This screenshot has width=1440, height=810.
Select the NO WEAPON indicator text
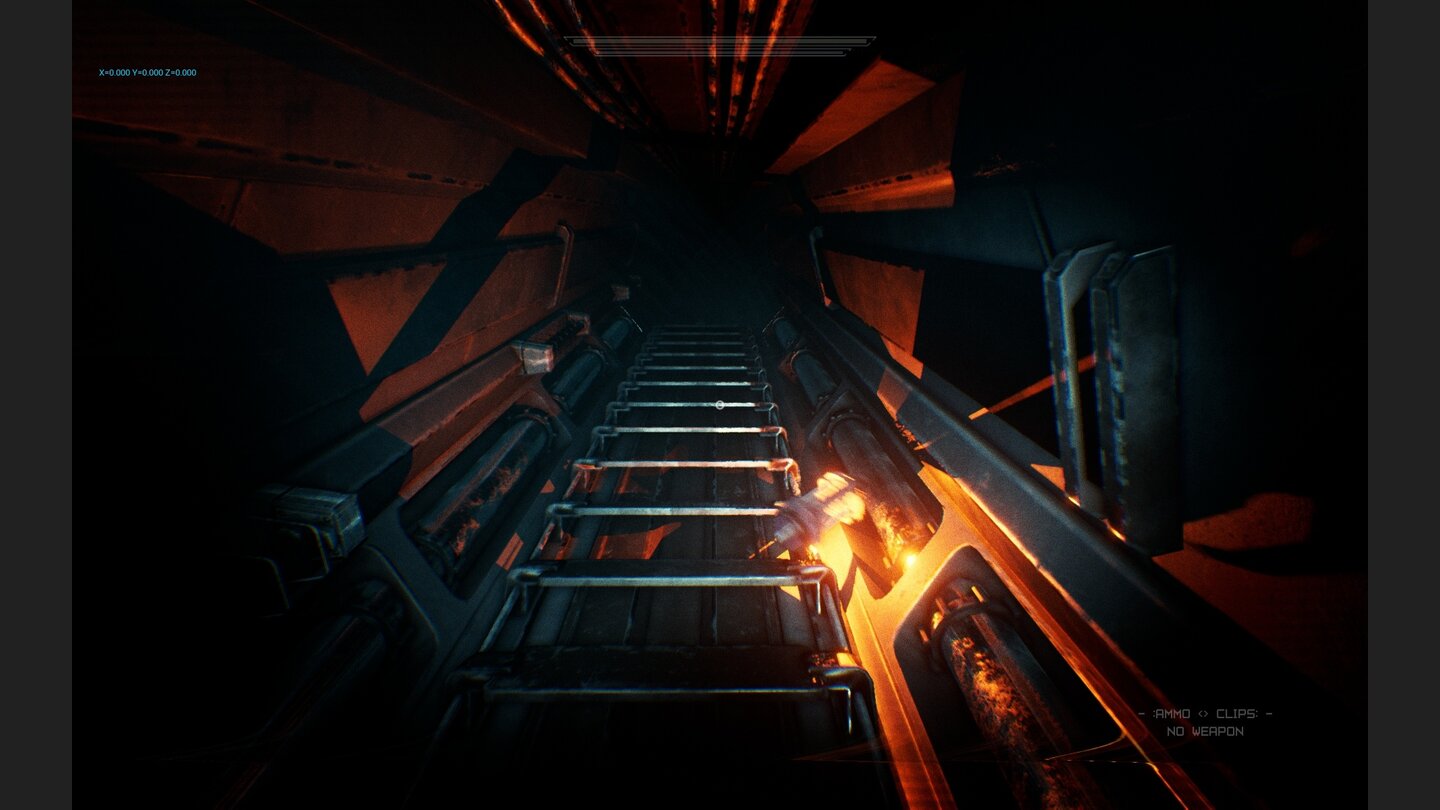[1206, 730]
